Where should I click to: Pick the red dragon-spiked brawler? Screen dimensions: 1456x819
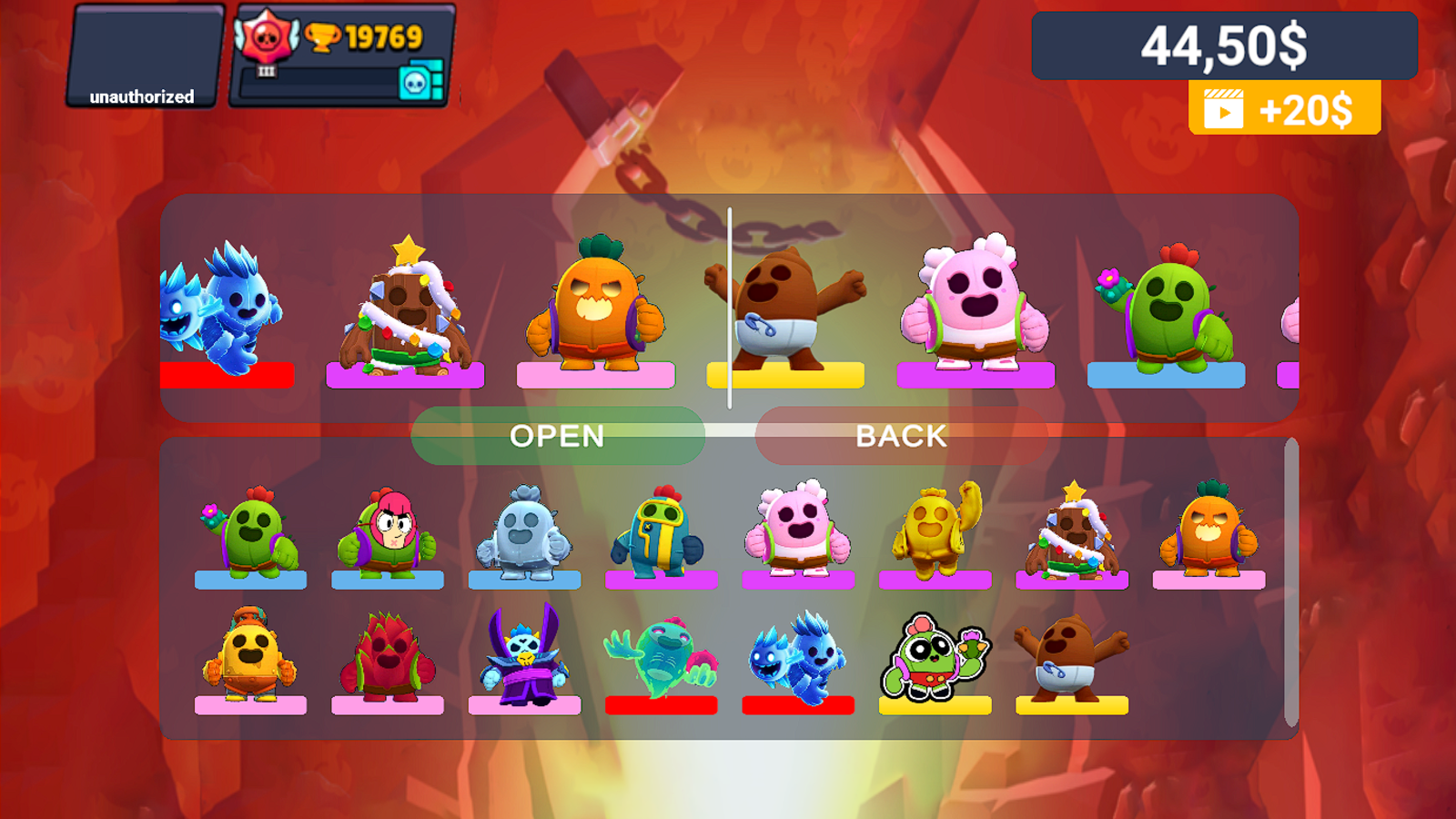pyautogui.click(x=388, y=655)
